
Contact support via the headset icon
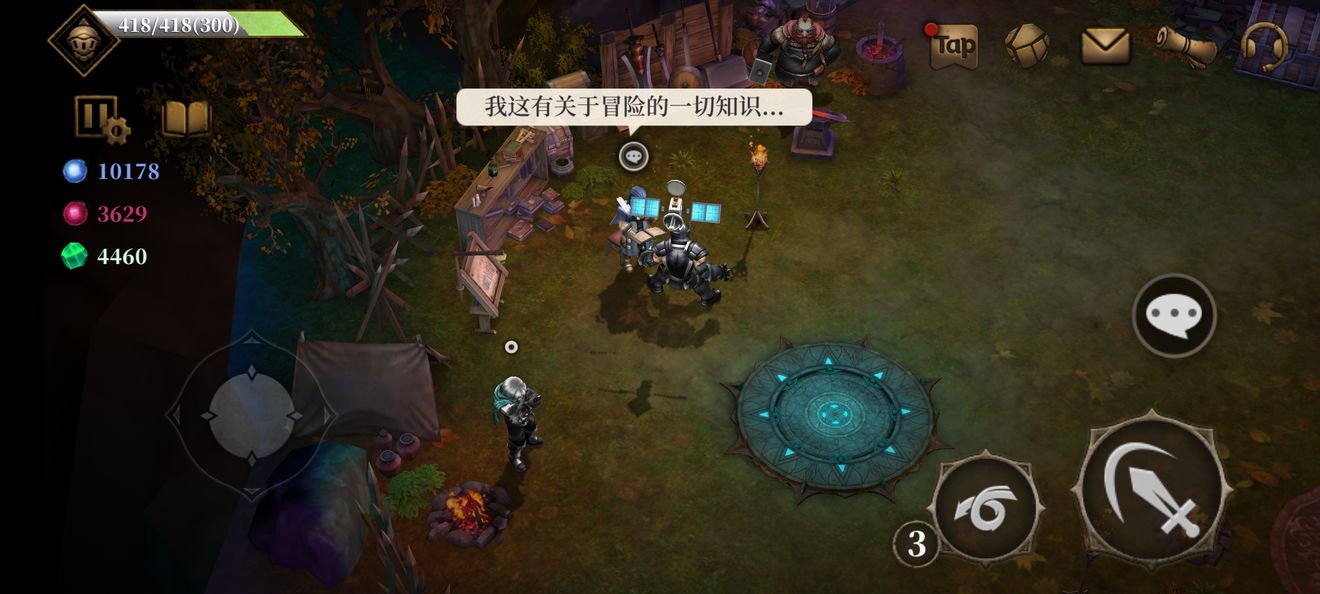[1264, 46]
